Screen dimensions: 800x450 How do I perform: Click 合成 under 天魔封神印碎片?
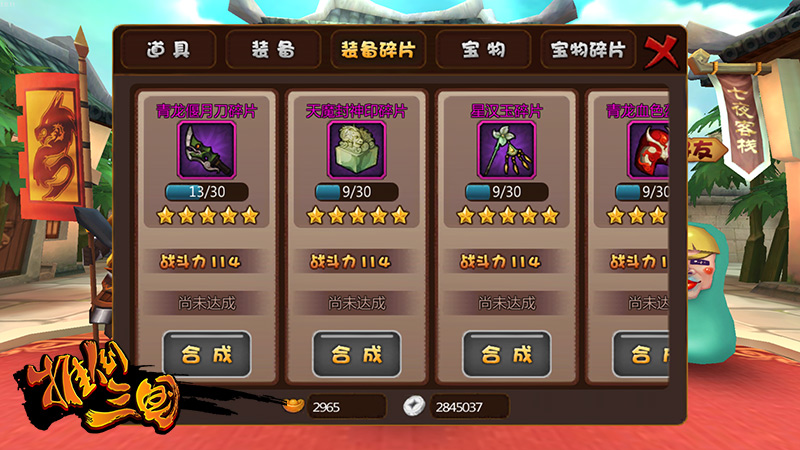click(x=356, y=353)
